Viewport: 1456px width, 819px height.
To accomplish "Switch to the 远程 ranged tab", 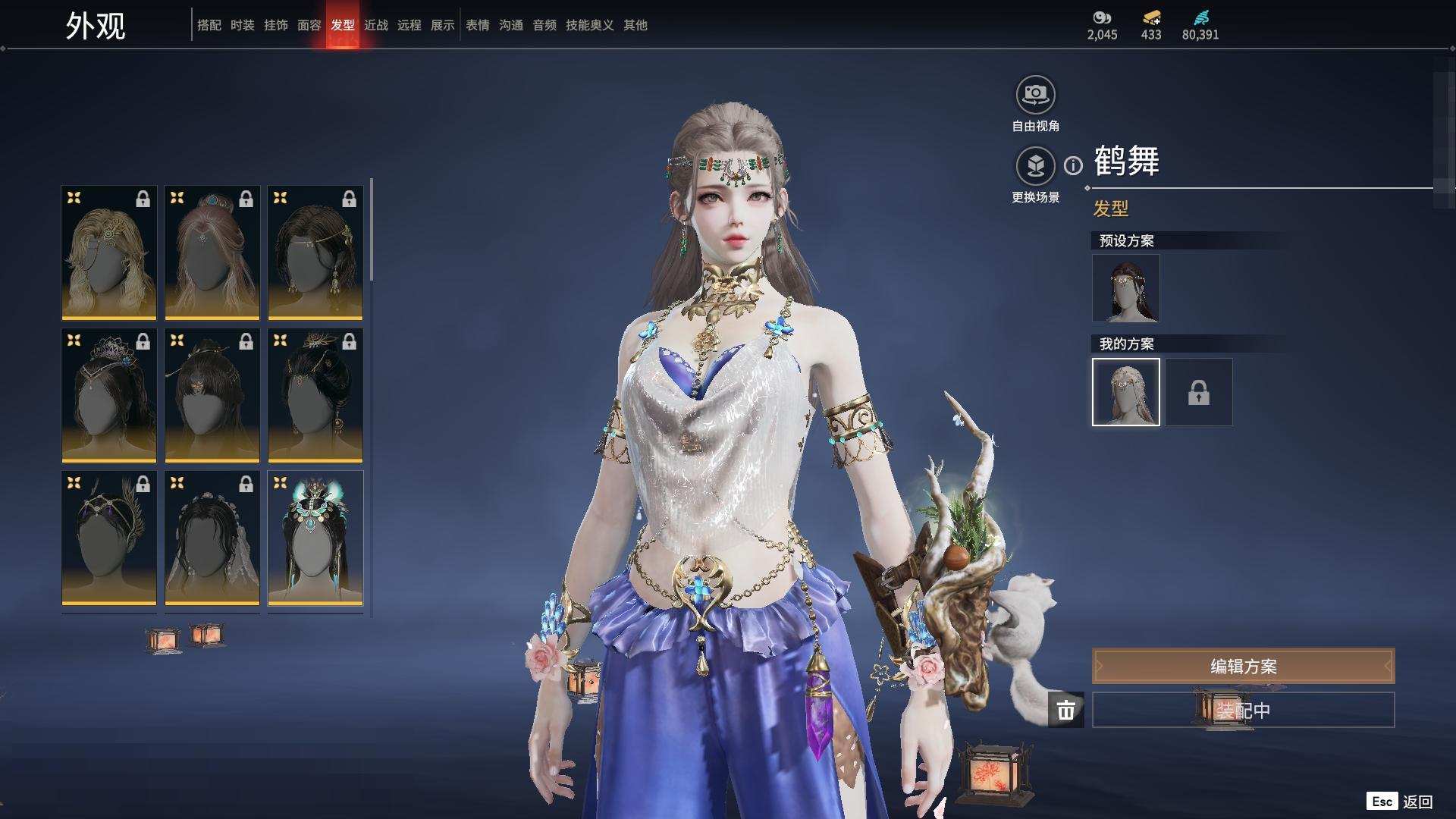I will (409, 25).
